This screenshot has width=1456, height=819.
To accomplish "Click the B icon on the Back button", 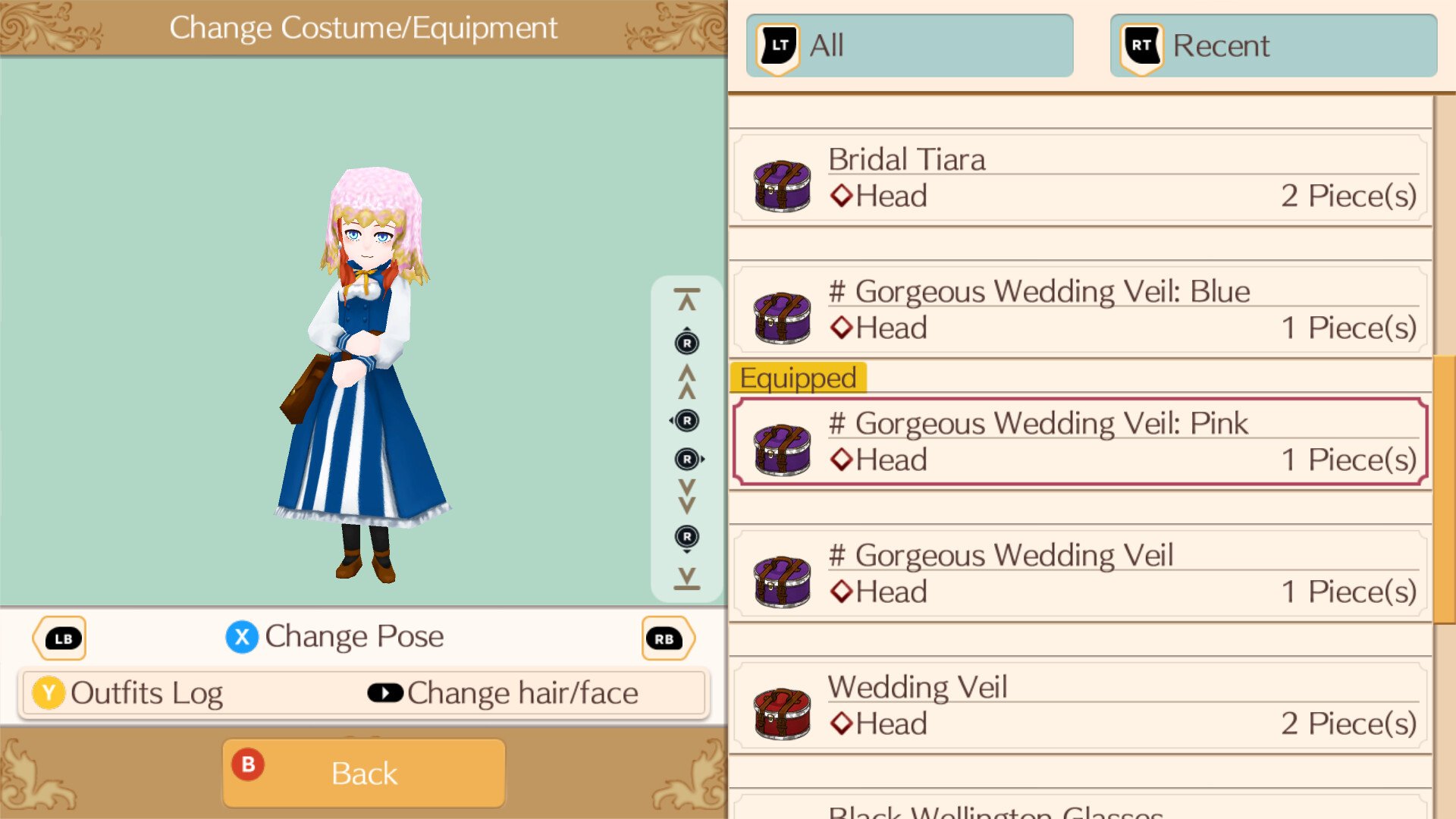I will (248, 766).
